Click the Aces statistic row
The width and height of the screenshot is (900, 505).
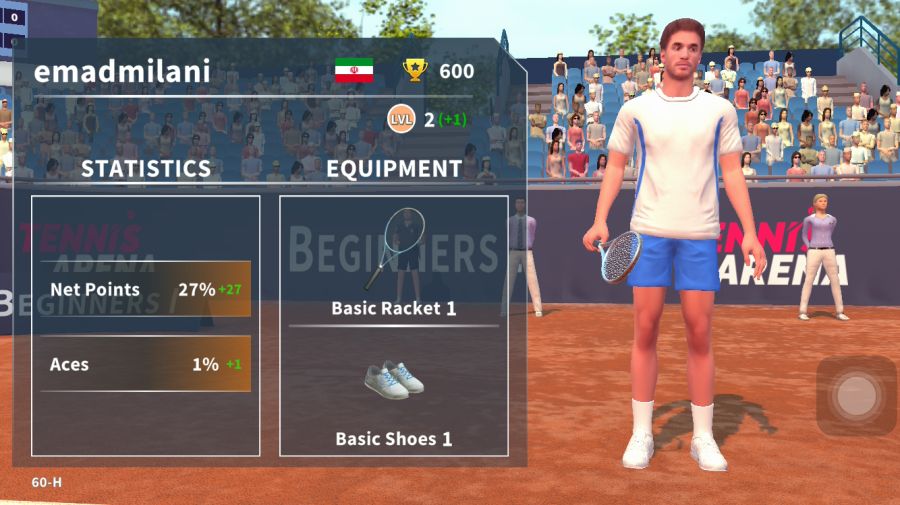click(146, 364)
